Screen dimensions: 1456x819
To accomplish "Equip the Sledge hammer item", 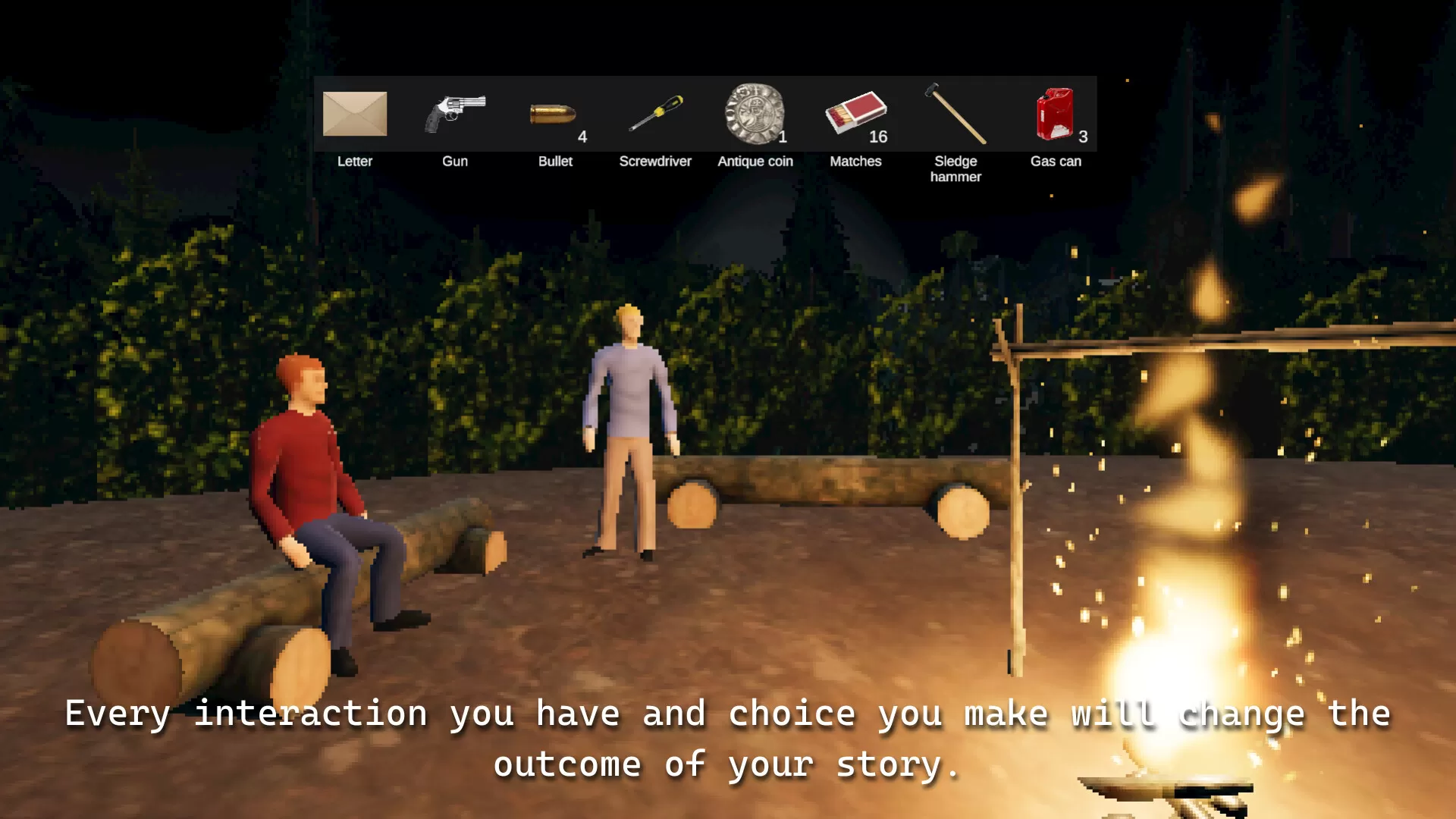I will pos(955,115).
